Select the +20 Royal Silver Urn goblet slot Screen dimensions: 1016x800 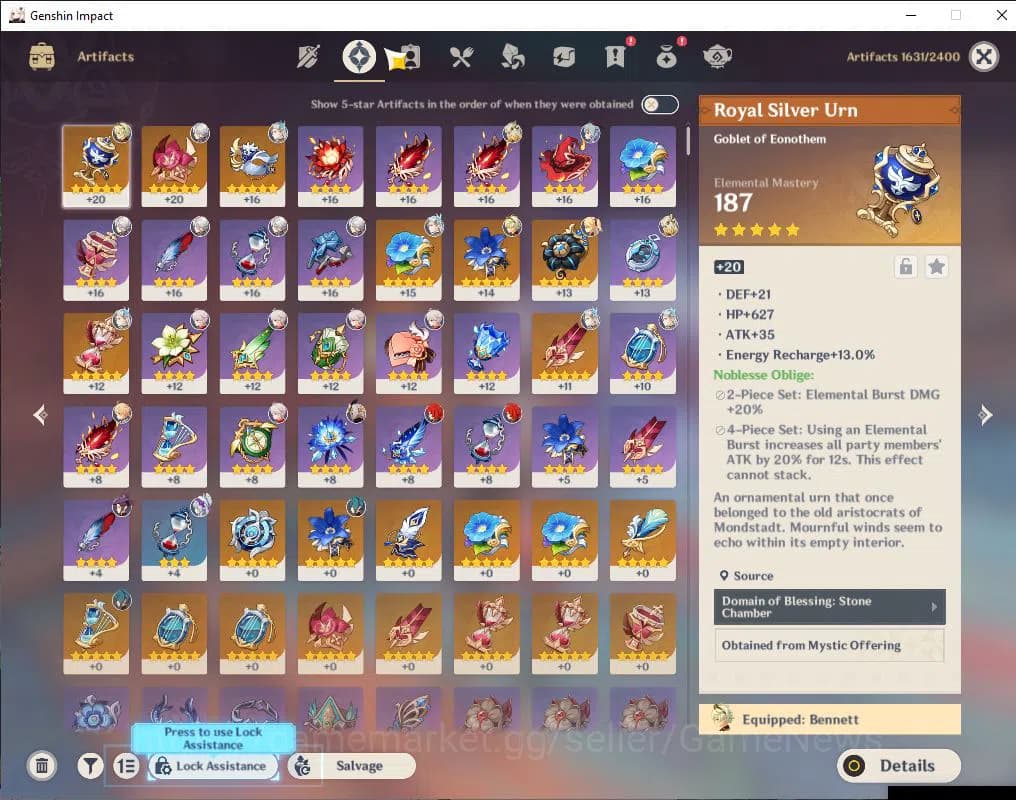pos(96,165)
